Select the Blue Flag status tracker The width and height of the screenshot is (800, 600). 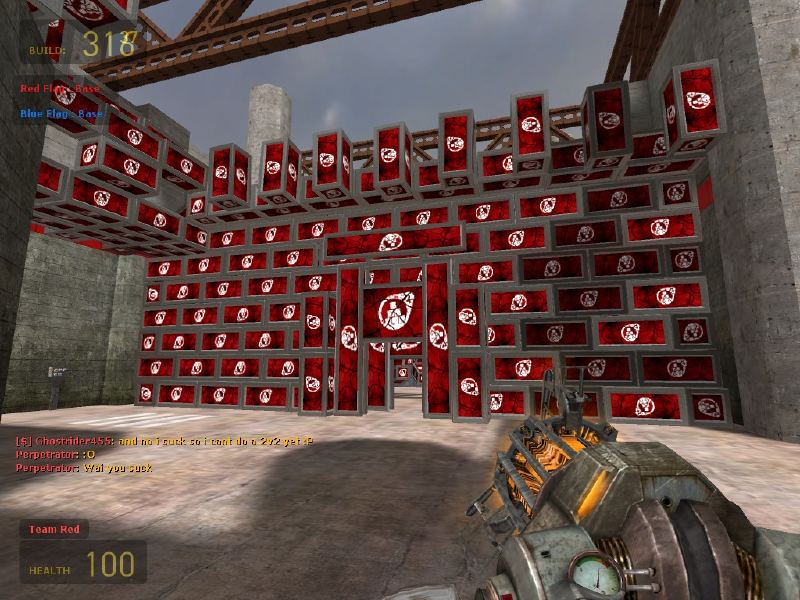(61, 114)
